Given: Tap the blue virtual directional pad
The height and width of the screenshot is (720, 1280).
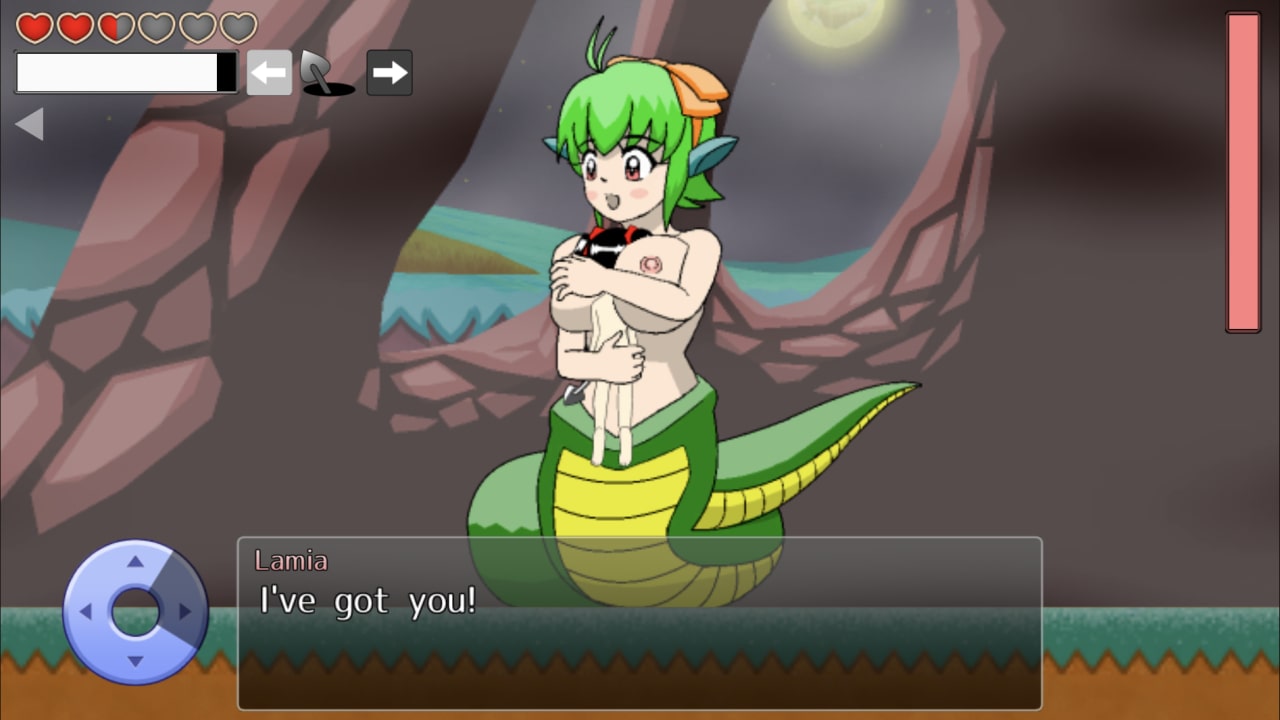Looking at the screenshot, I should click(135, 611).
